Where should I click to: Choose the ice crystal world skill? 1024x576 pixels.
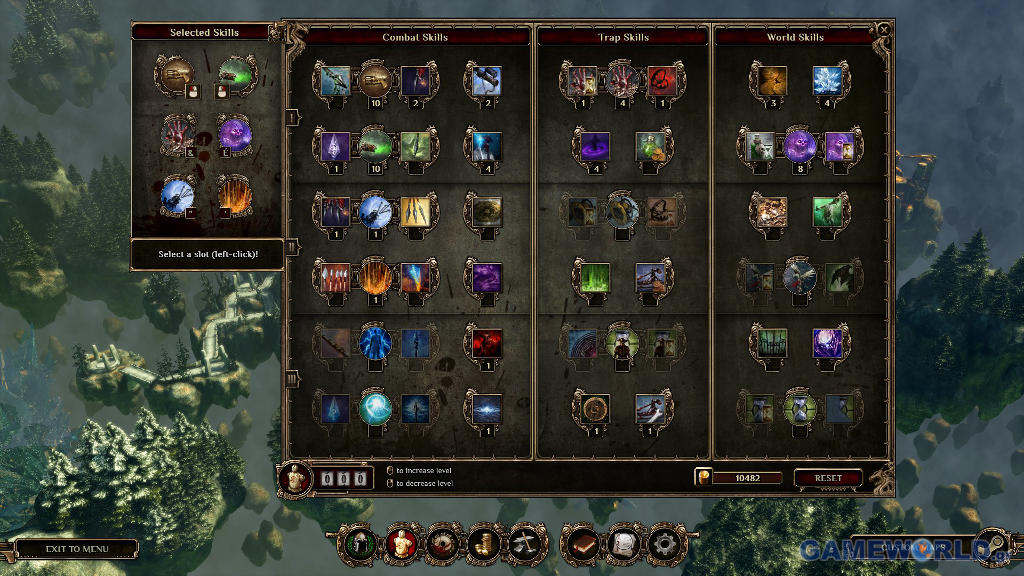[826, 80]
